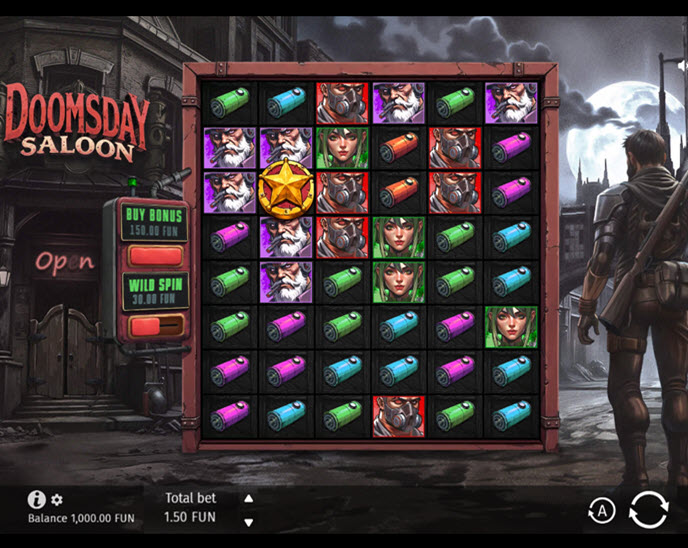
Task: Open autoplay with the circled A button
Action: [600, 511]
